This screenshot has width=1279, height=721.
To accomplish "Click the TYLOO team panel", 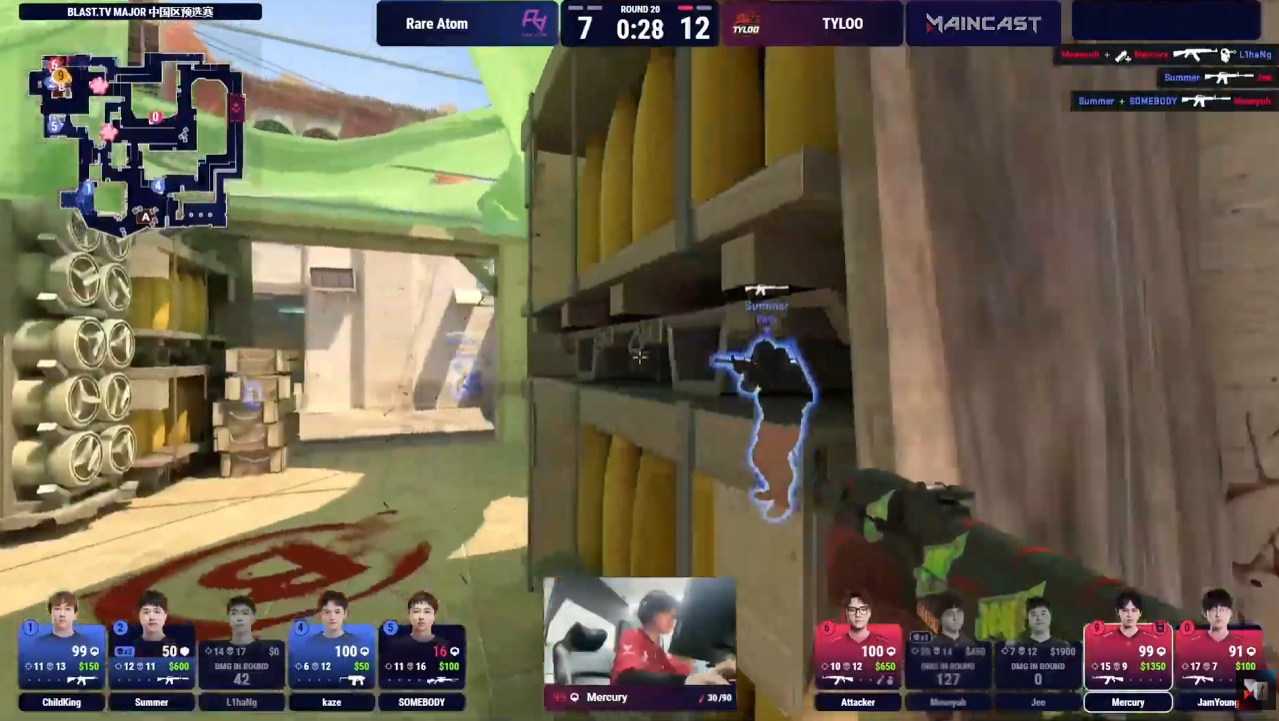I will [812, 24].
